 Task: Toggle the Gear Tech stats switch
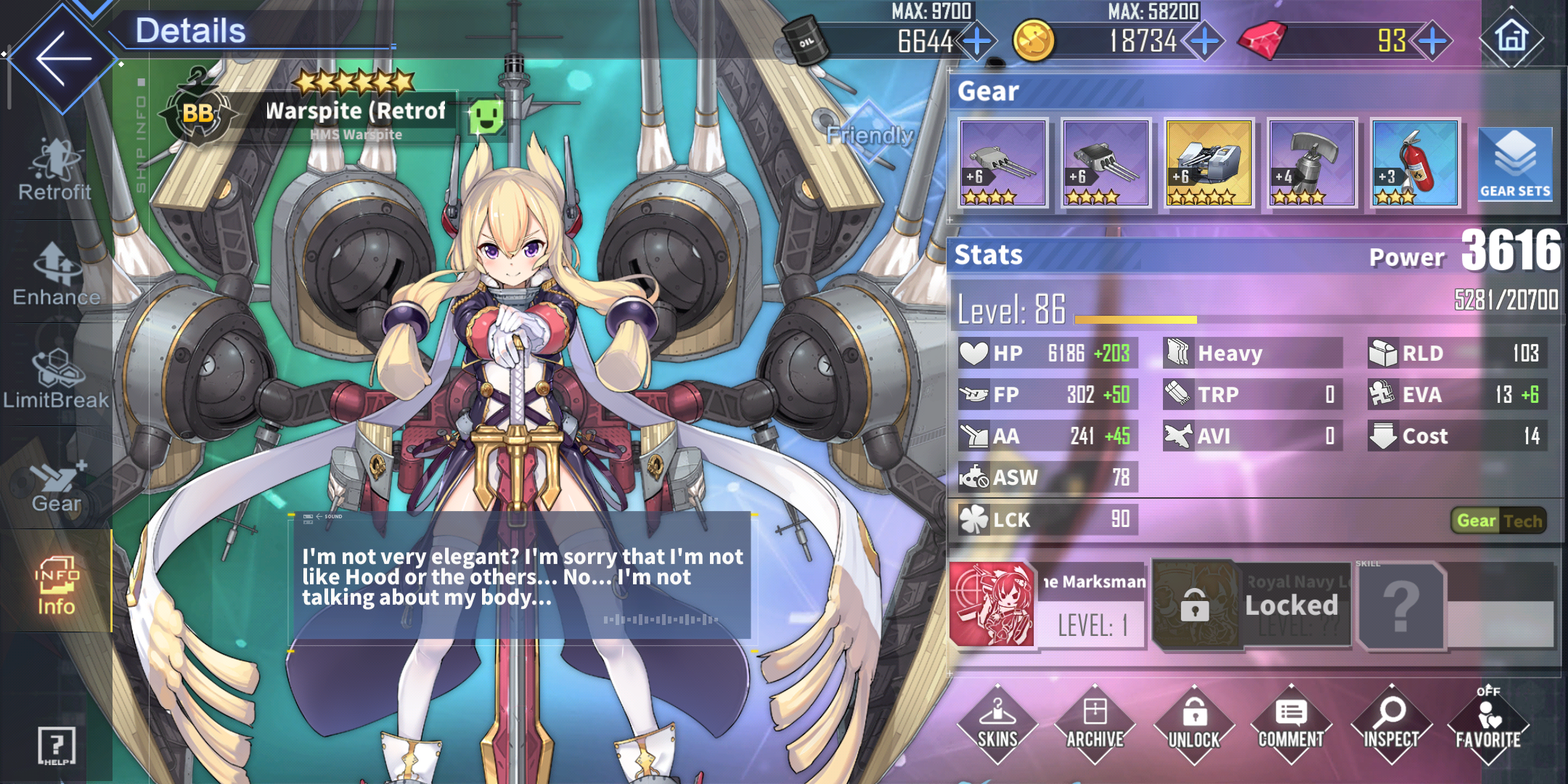(1498, 520)
